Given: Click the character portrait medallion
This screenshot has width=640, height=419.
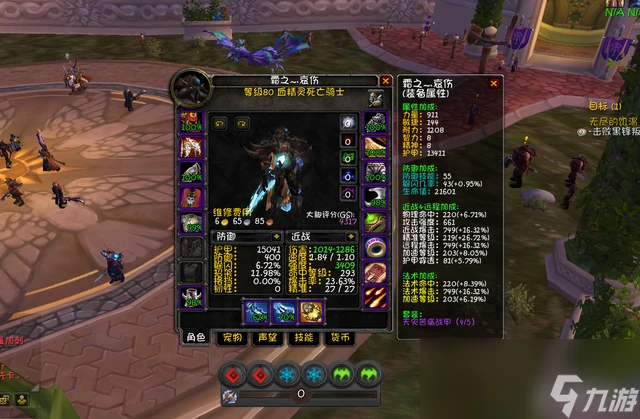Looking at the screenshot, I should [x=192, y=89].
